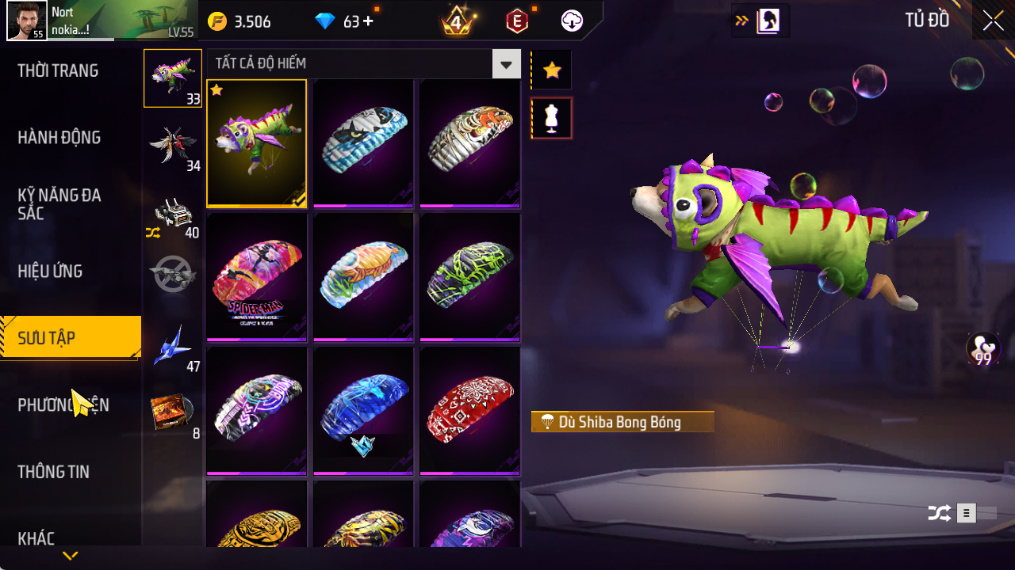This screenshot has width=1015, height=570.
Task: Switch to the paper plane skyboard subcategory
Action: pyautogui.click(x=172, y=345)
